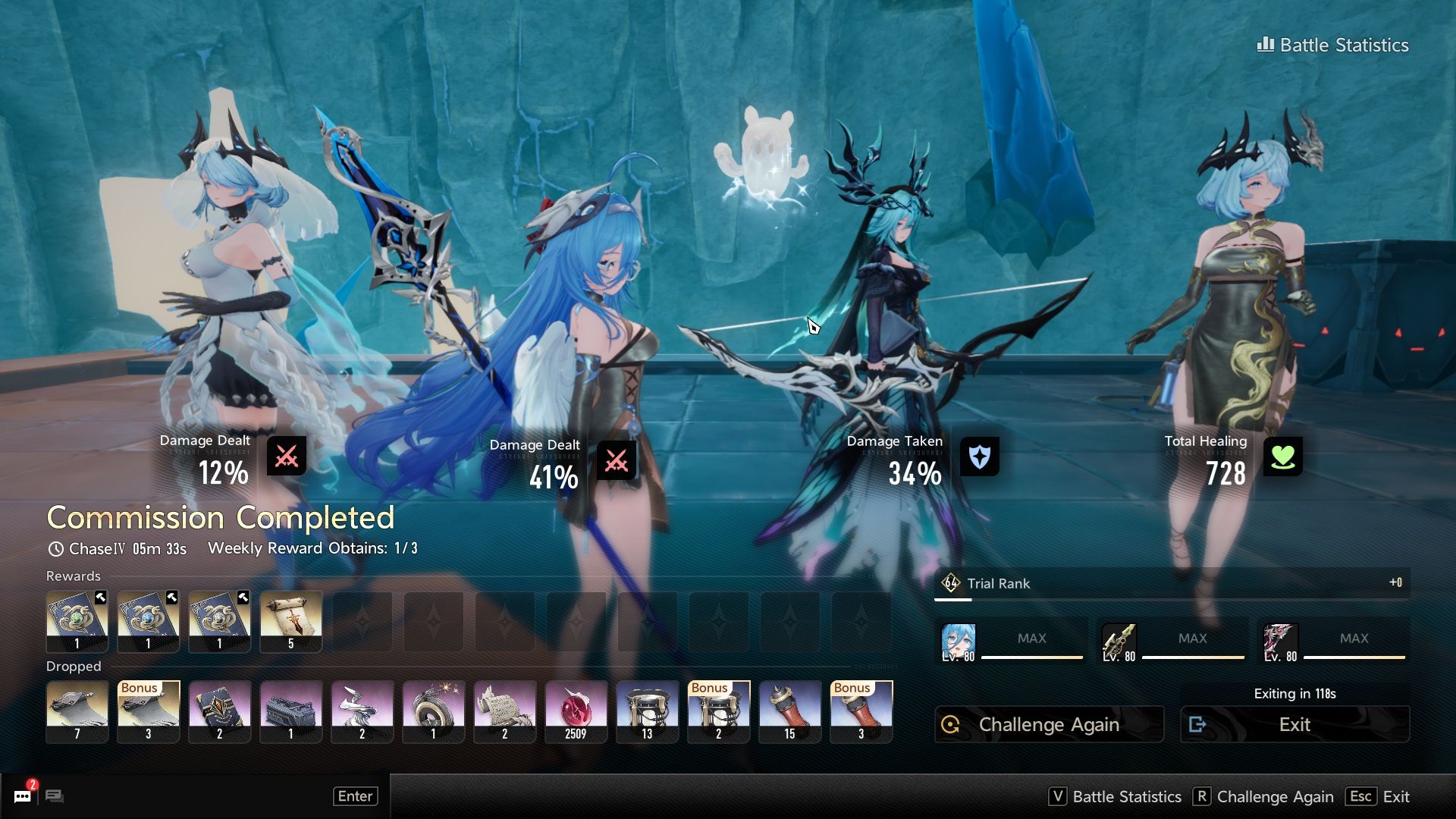
Task: Inspect the torn paper note drop
Action: 504,711
